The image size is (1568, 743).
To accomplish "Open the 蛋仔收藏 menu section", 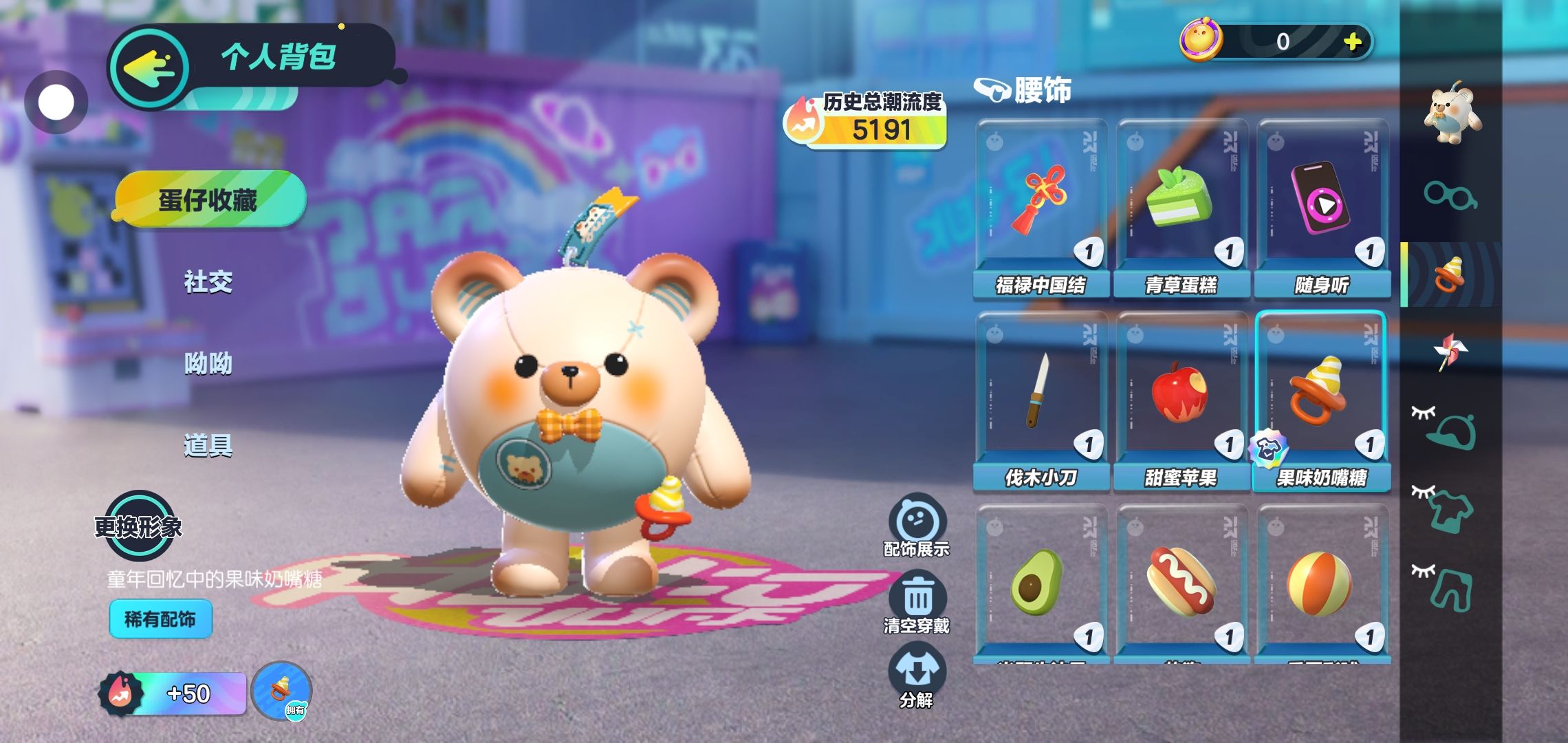I will tap(210, 200).
